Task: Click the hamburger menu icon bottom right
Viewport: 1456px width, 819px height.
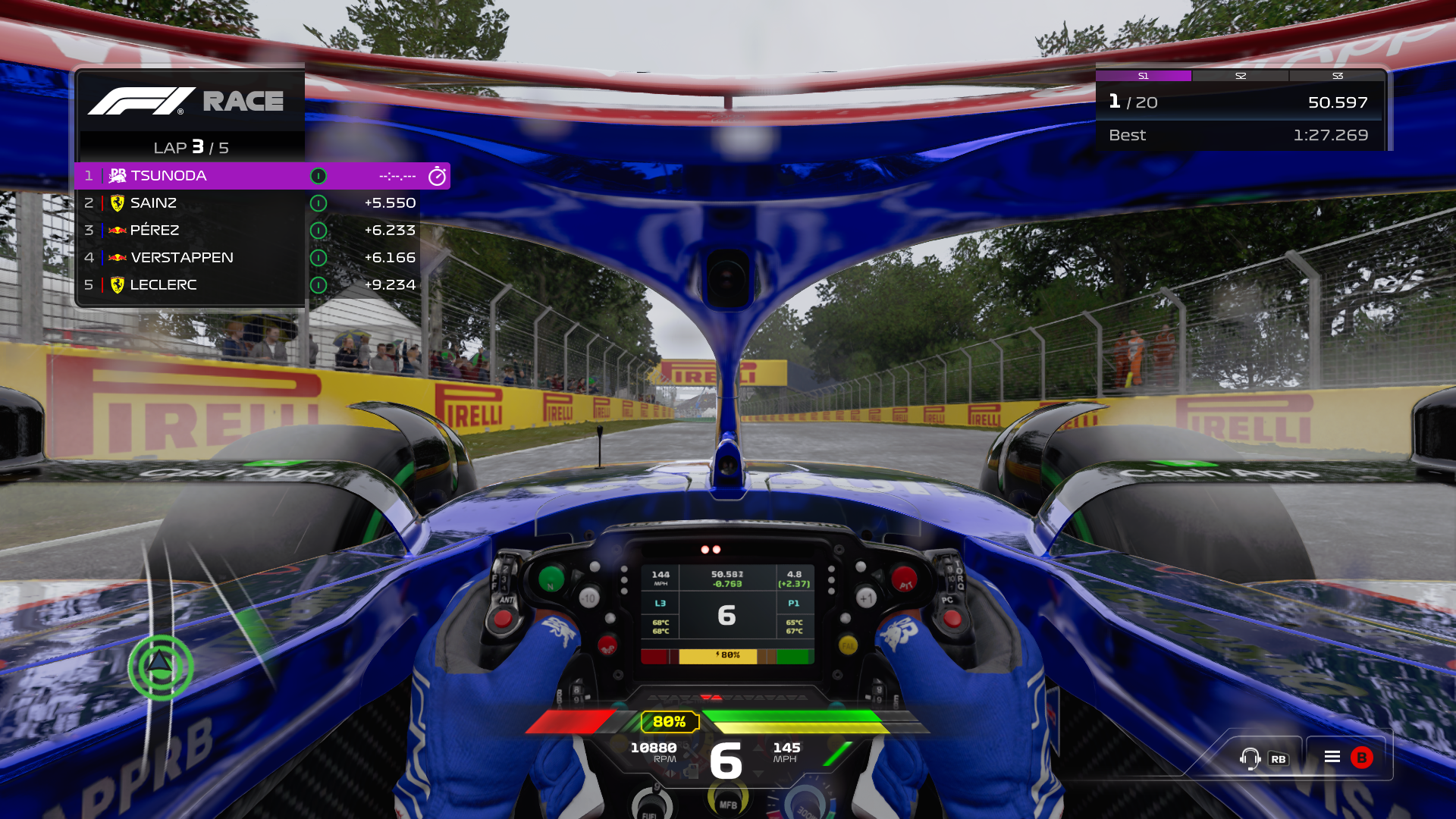Action: 1332,756
